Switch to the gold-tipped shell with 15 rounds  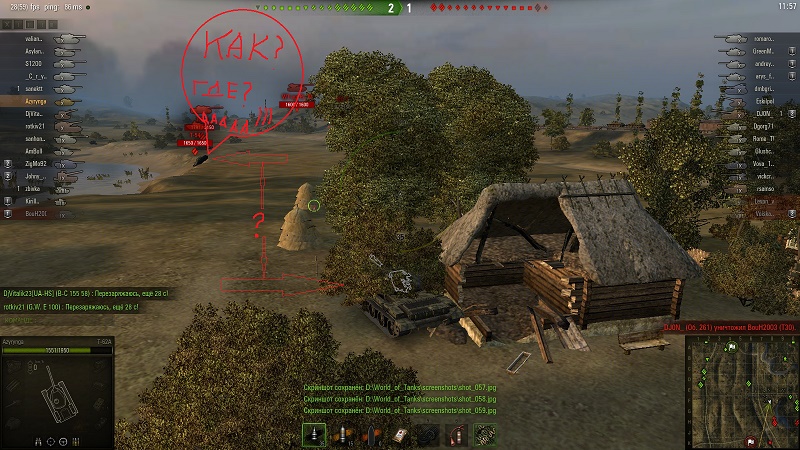tap(343, 435)
